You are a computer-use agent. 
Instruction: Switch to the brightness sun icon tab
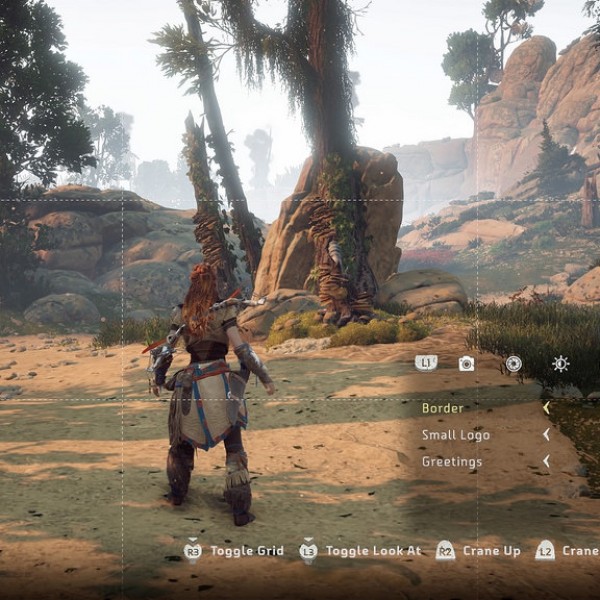coord(560,364)
